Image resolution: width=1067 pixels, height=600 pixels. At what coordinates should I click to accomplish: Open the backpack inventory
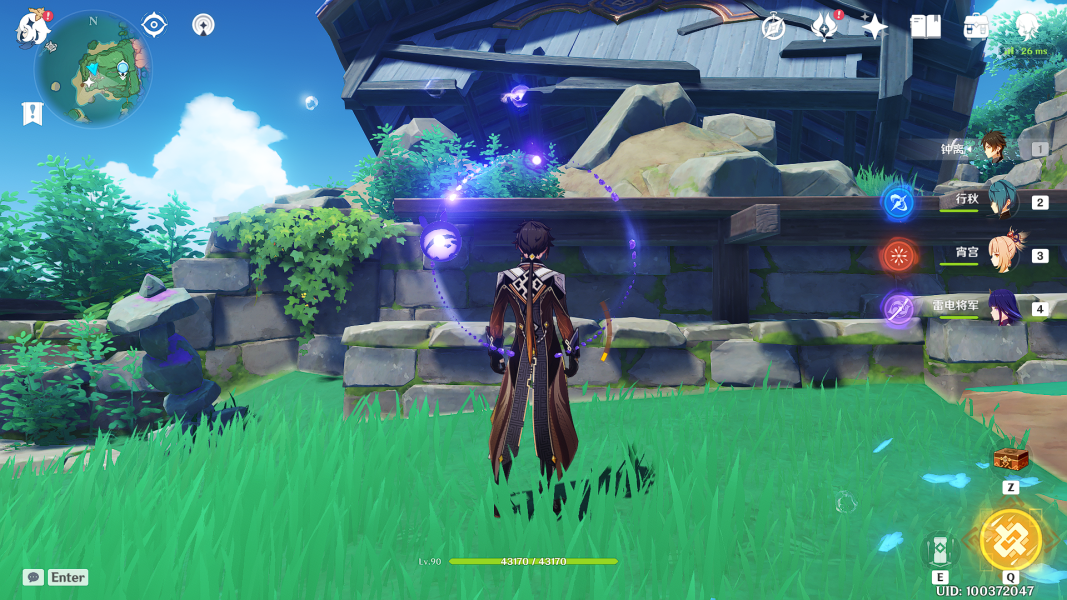(976, 27)
